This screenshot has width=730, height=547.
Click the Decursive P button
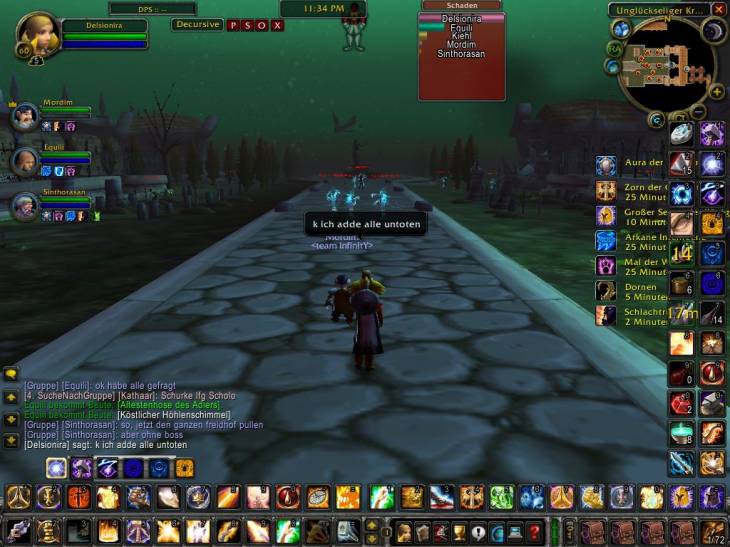[233, 25]
